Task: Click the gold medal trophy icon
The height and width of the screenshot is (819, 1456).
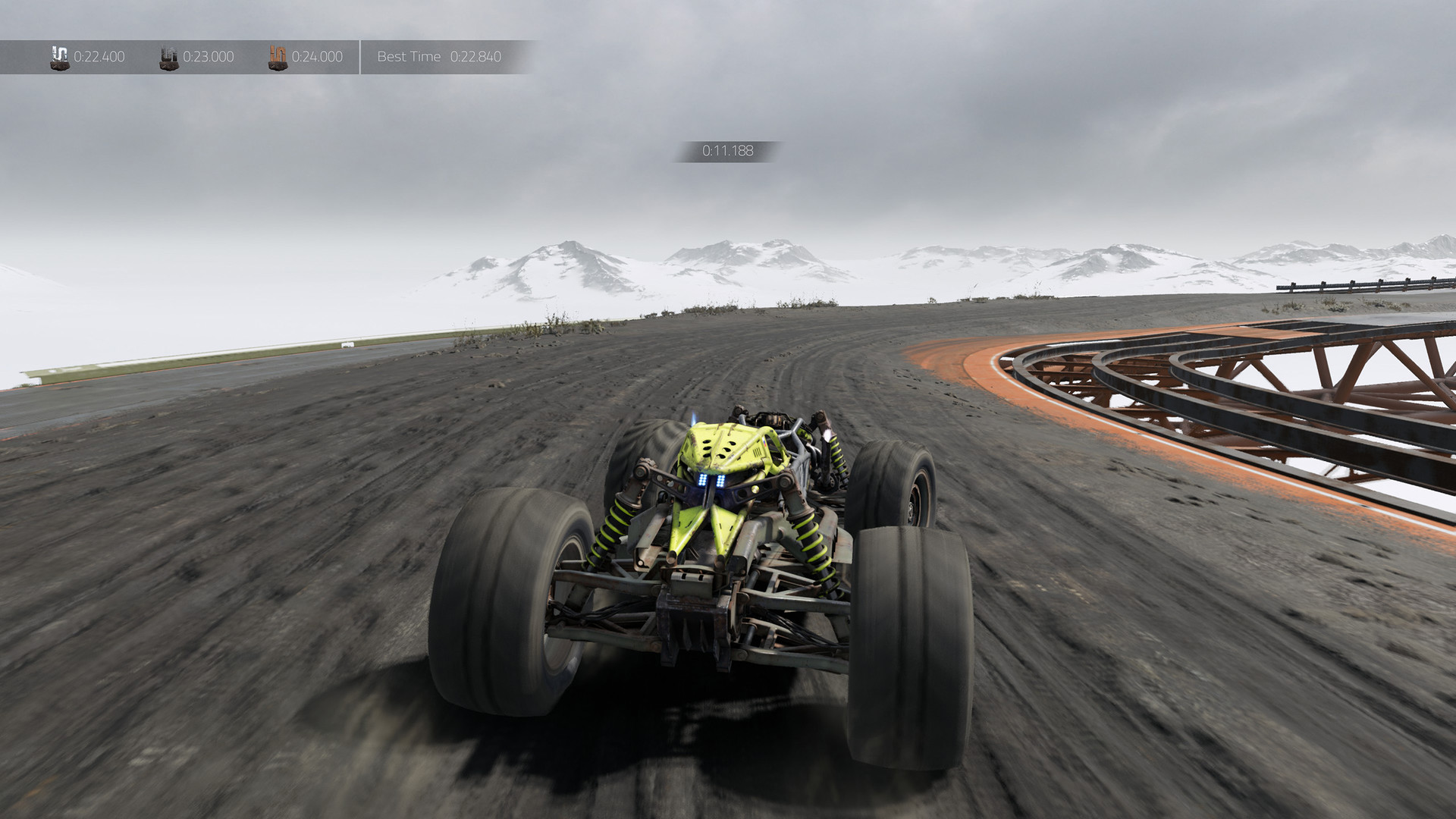Action: pyautogui.click(x=58, y=57)
